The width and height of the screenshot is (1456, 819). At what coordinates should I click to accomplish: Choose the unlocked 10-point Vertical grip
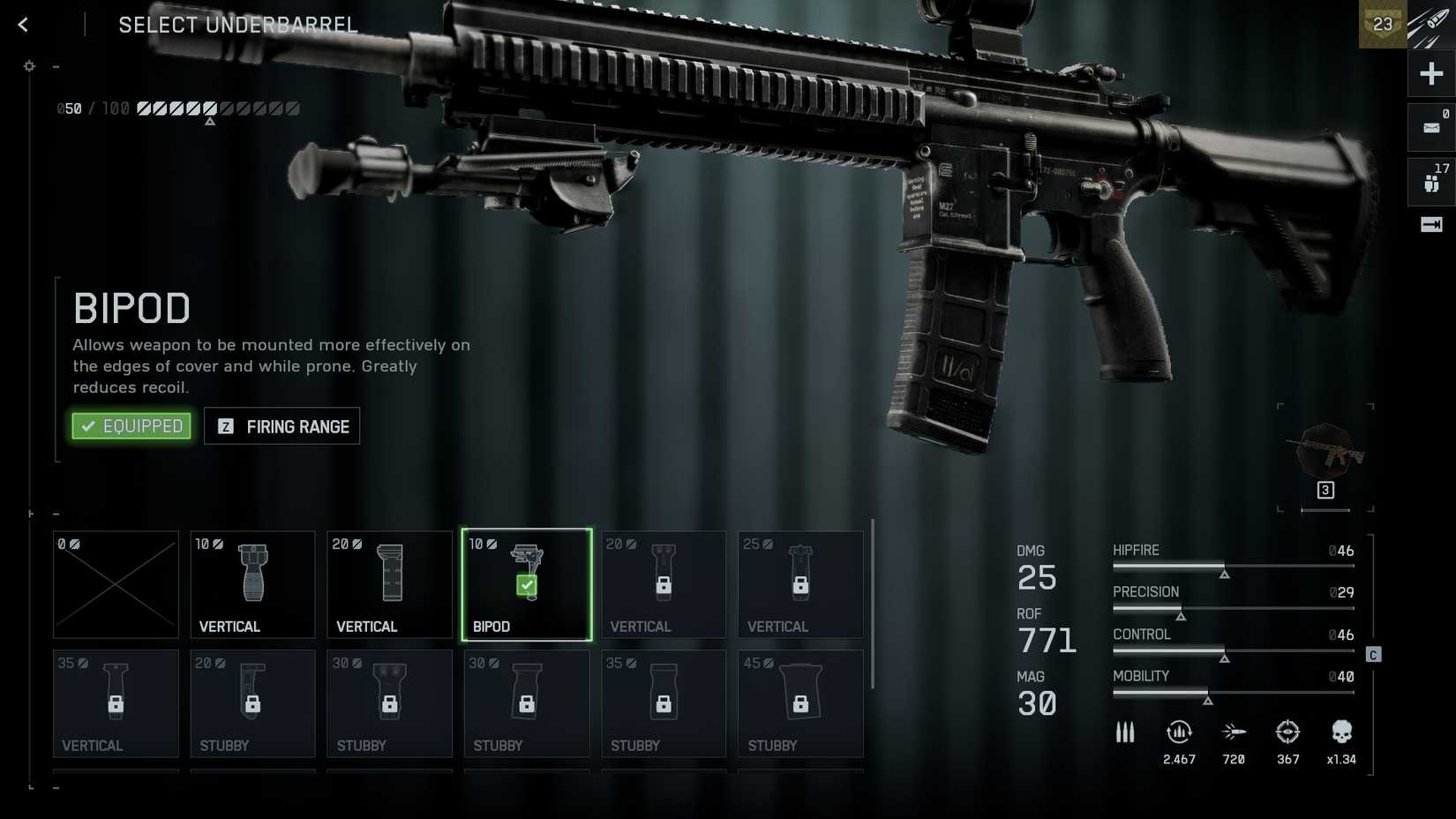click(x=252, y=584)
